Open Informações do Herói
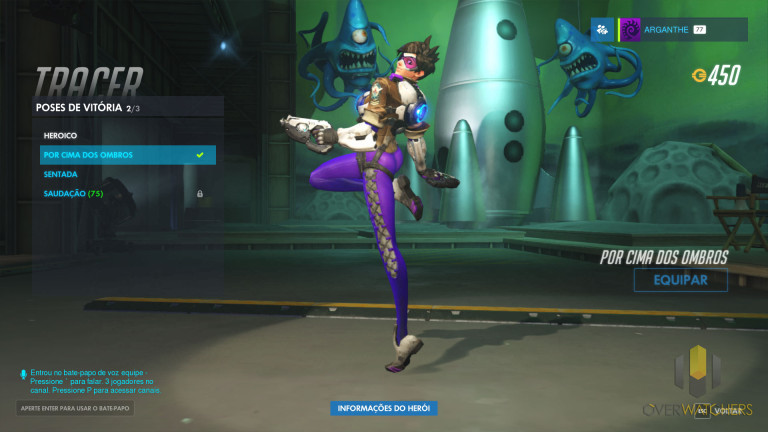 click(x=384, y=408)
